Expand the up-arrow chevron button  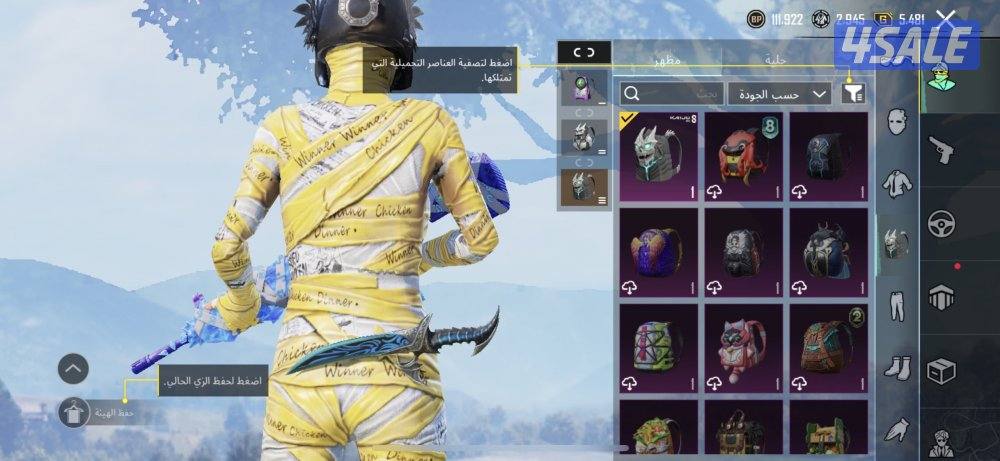[x=73, y=368]
